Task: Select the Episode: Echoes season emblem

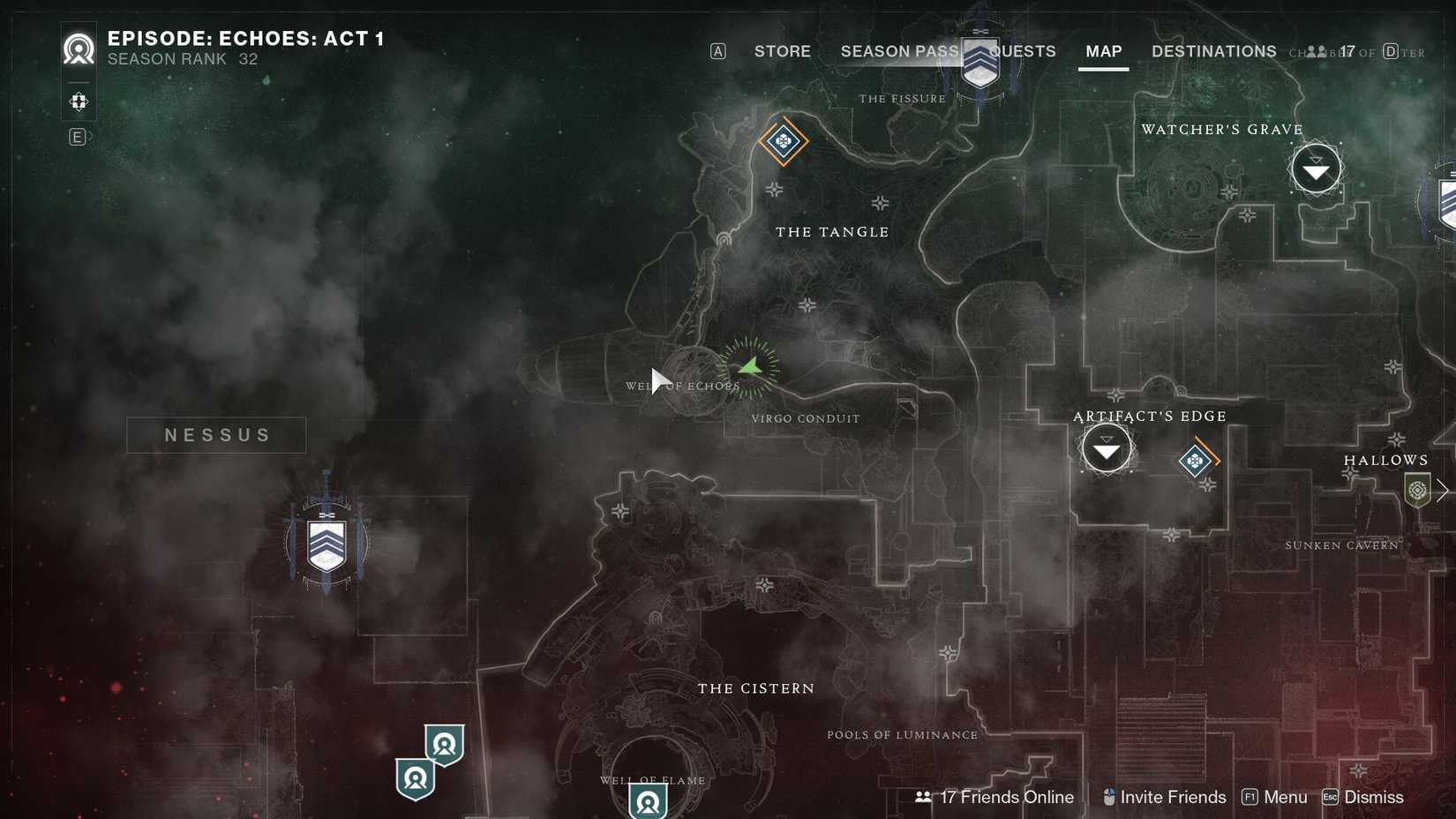Action: [78, 49]
